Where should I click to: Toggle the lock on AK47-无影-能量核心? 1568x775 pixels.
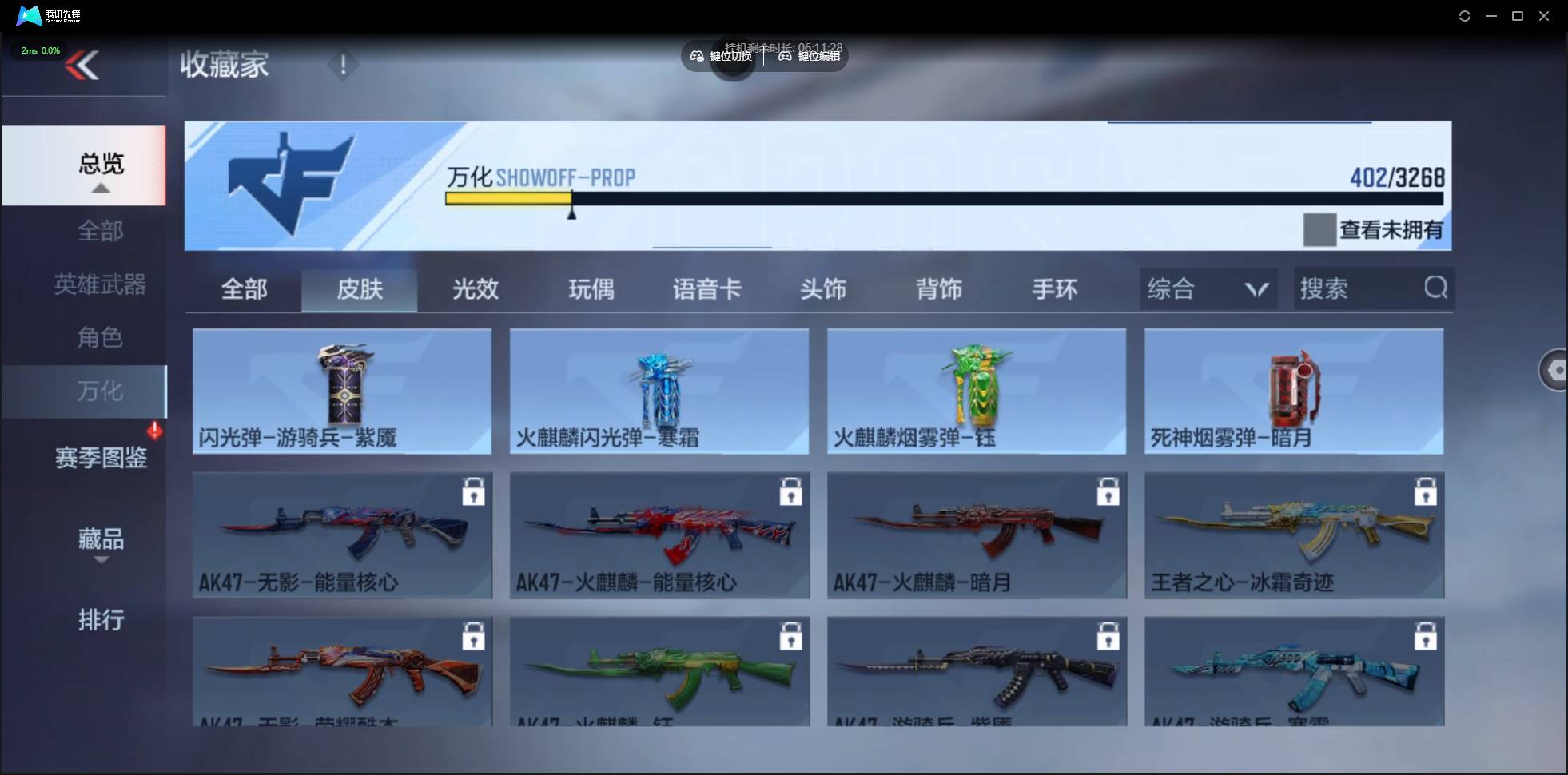tap(473, 491)
